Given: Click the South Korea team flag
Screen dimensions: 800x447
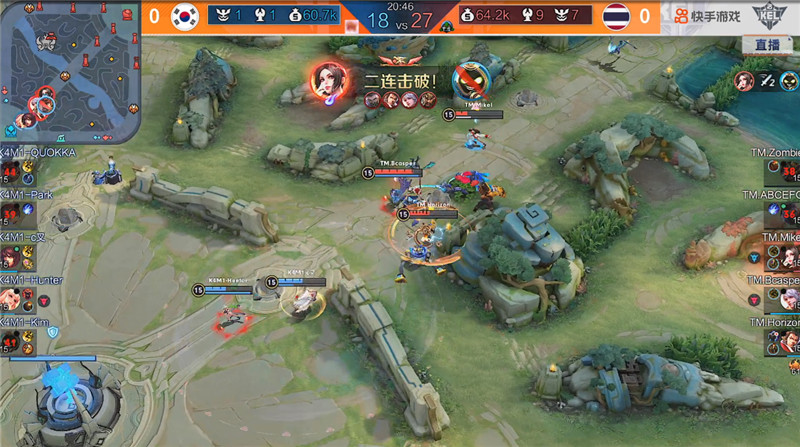Looking at the screenshot, I should click(x=184, y=16).
